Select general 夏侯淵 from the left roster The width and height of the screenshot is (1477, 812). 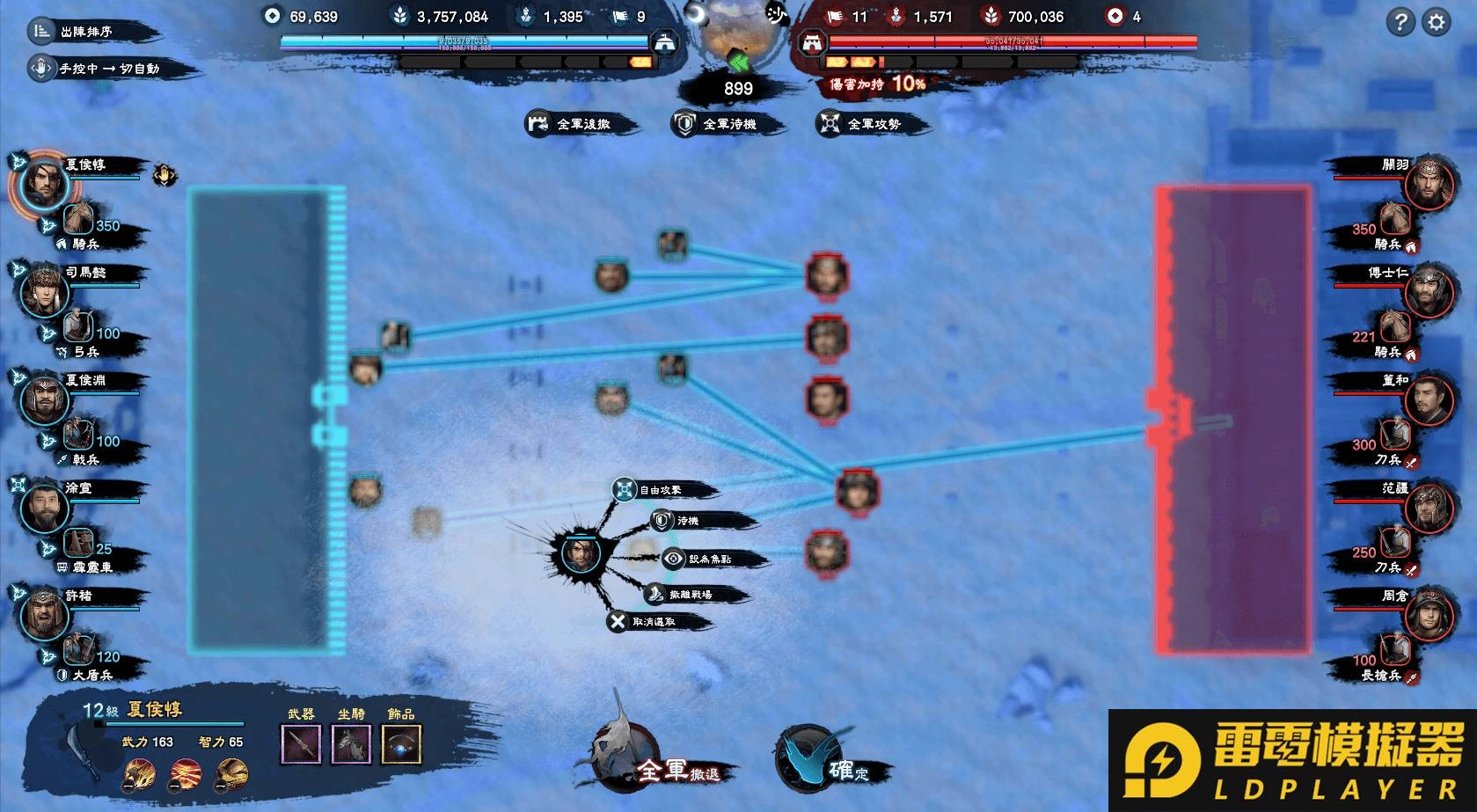click(x=44, y=398)
